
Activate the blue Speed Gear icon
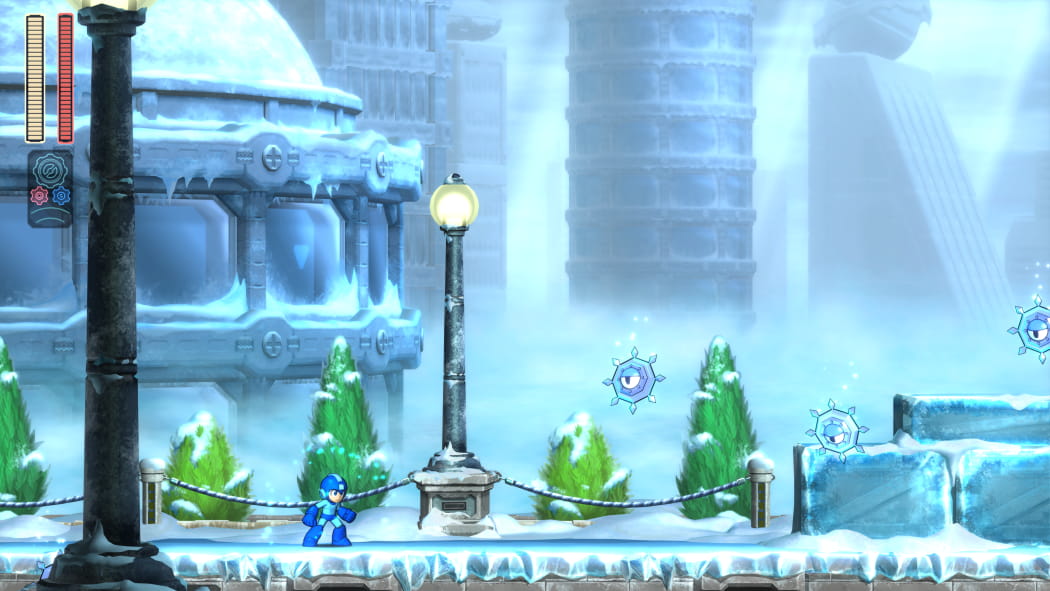(61, 195)
